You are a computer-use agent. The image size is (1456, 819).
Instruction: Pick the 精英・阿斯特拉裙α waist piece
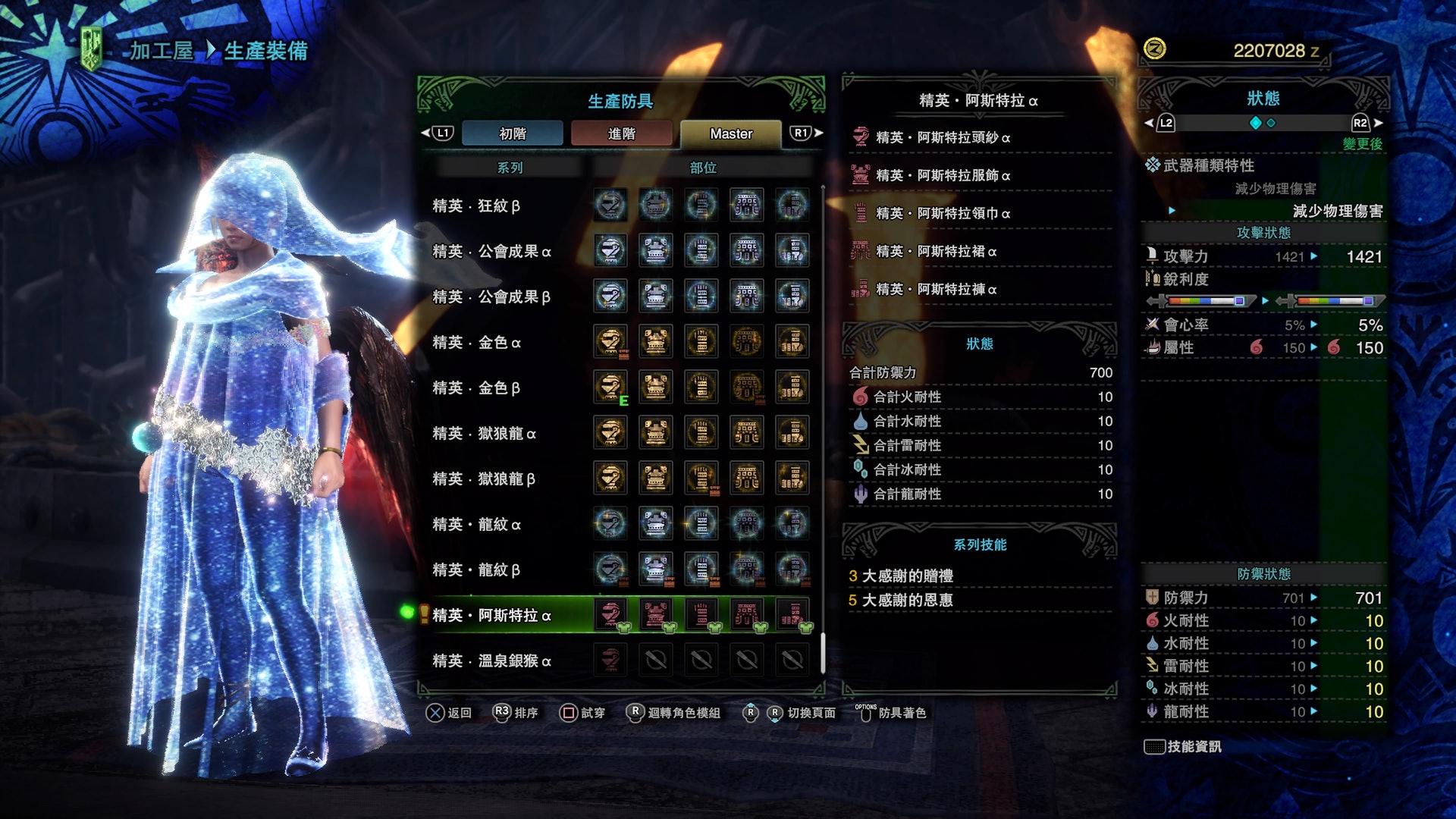coord(936,251)
